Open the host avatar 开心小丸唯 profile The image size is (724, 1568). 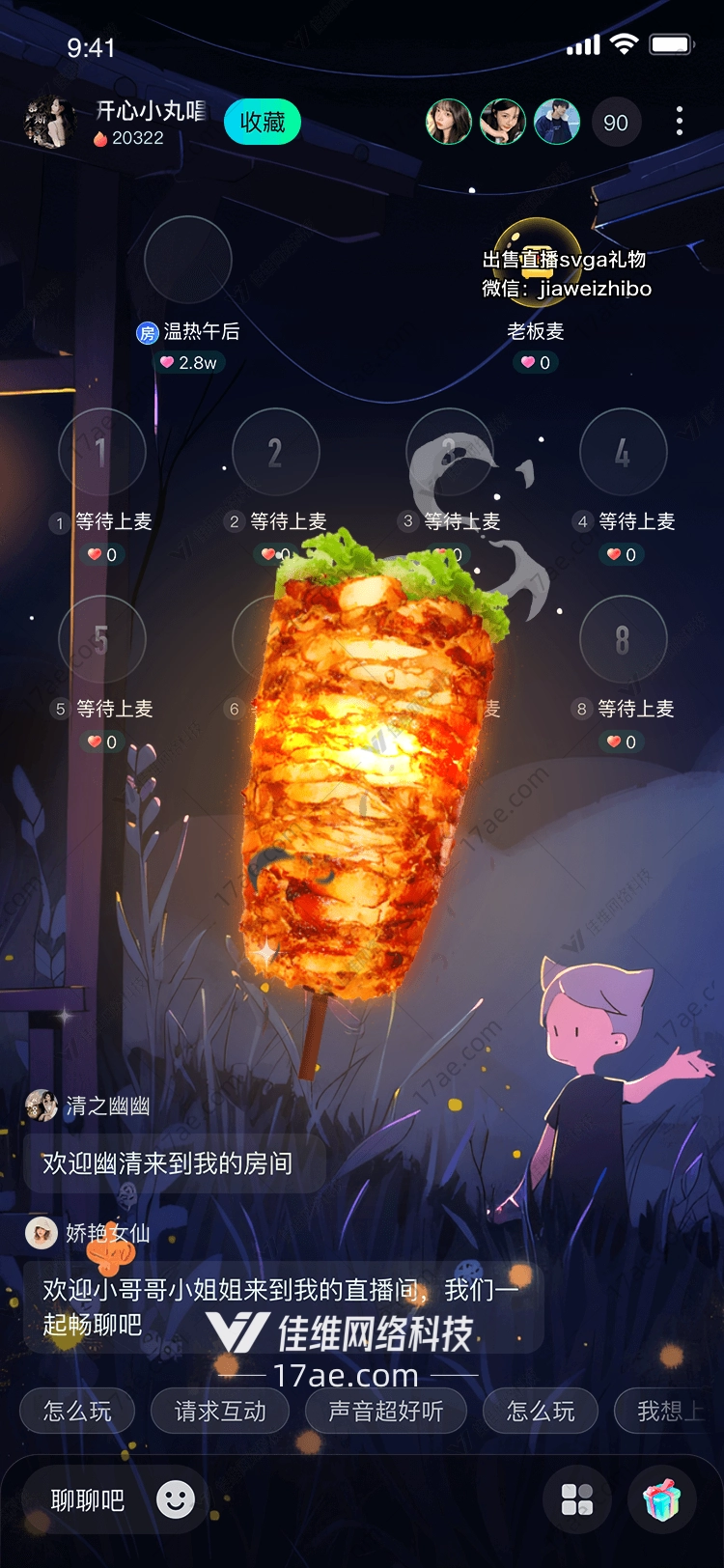(x=49, y=123)
